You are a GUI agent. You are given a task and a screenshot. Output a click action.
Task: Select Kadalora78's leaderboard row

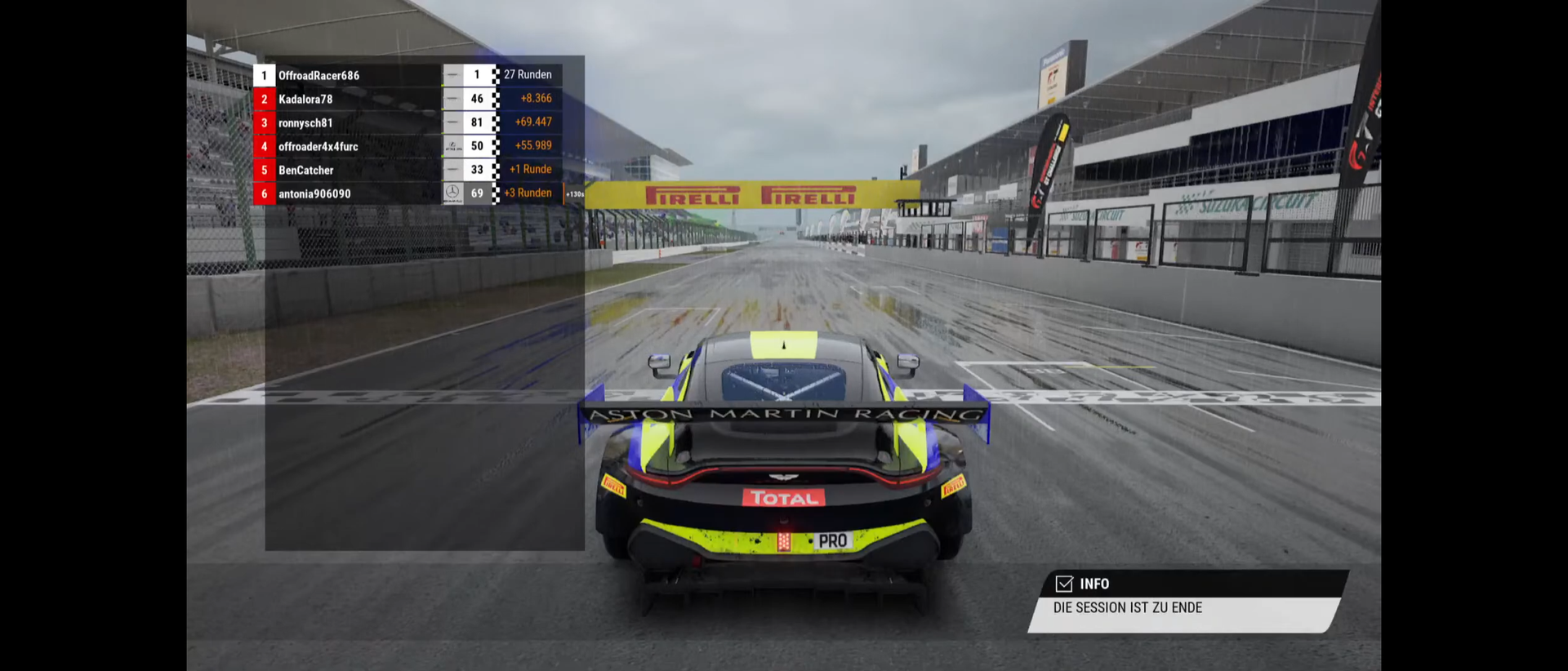click(x=305, y=99)
